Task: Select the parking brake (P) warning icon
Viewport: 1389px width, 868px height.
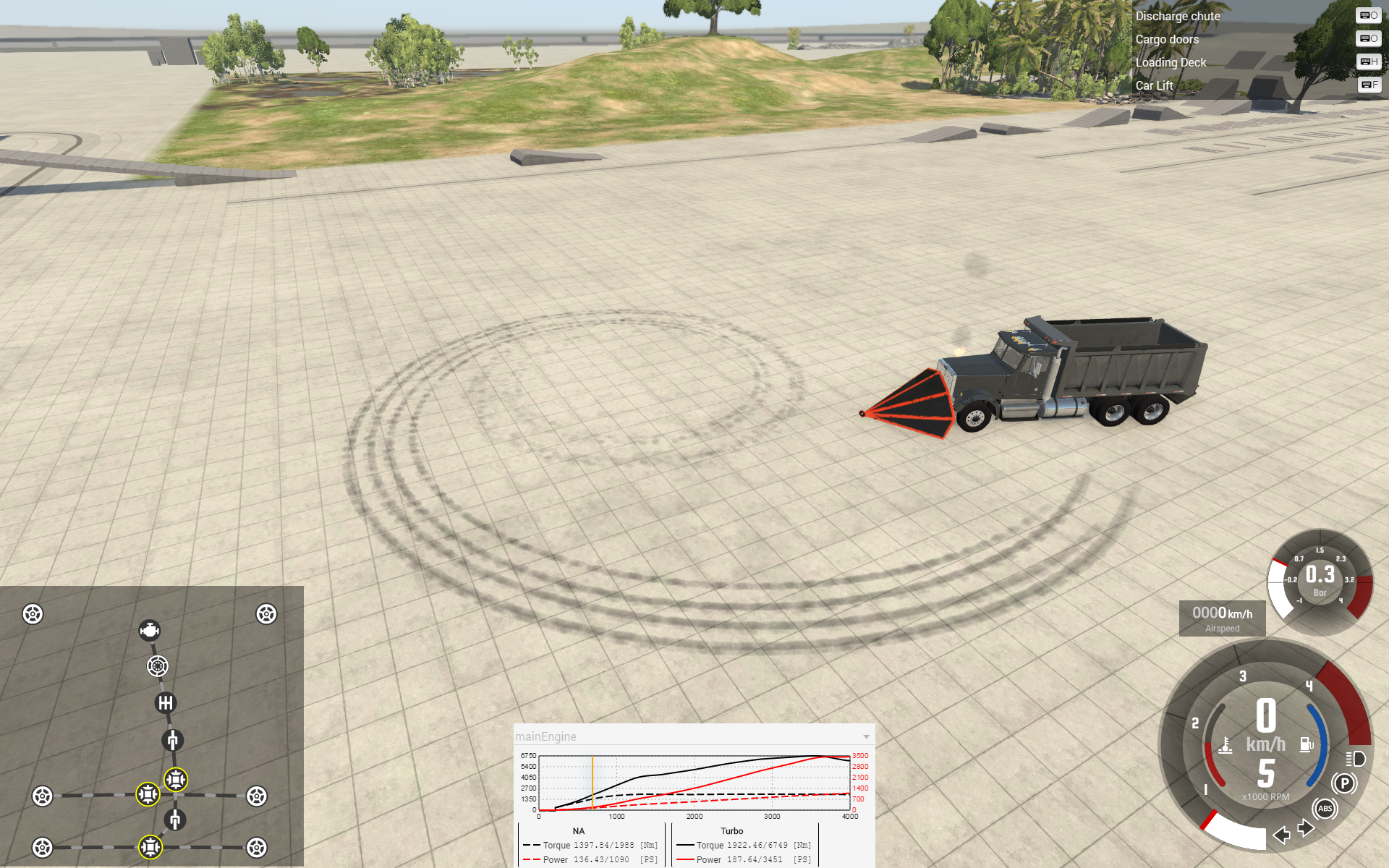Action: (1344, 783)
